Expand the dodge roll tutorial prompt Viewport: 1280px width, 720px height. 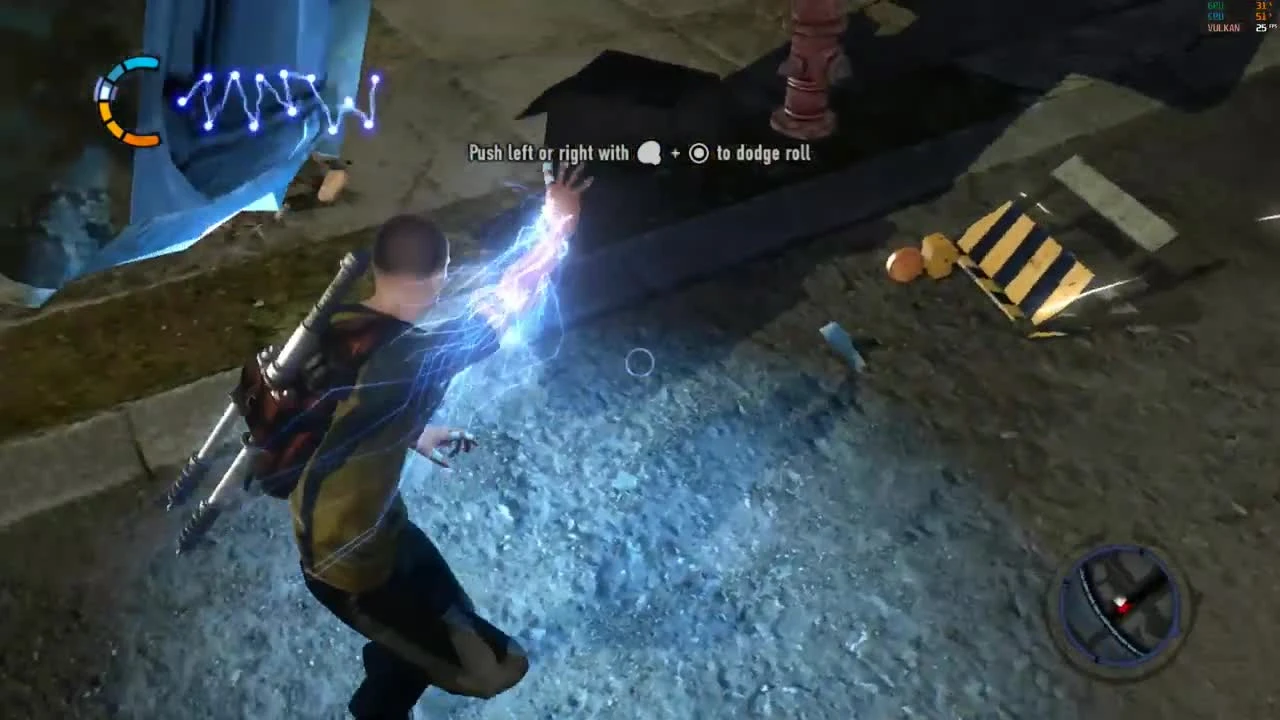point(639,153)
